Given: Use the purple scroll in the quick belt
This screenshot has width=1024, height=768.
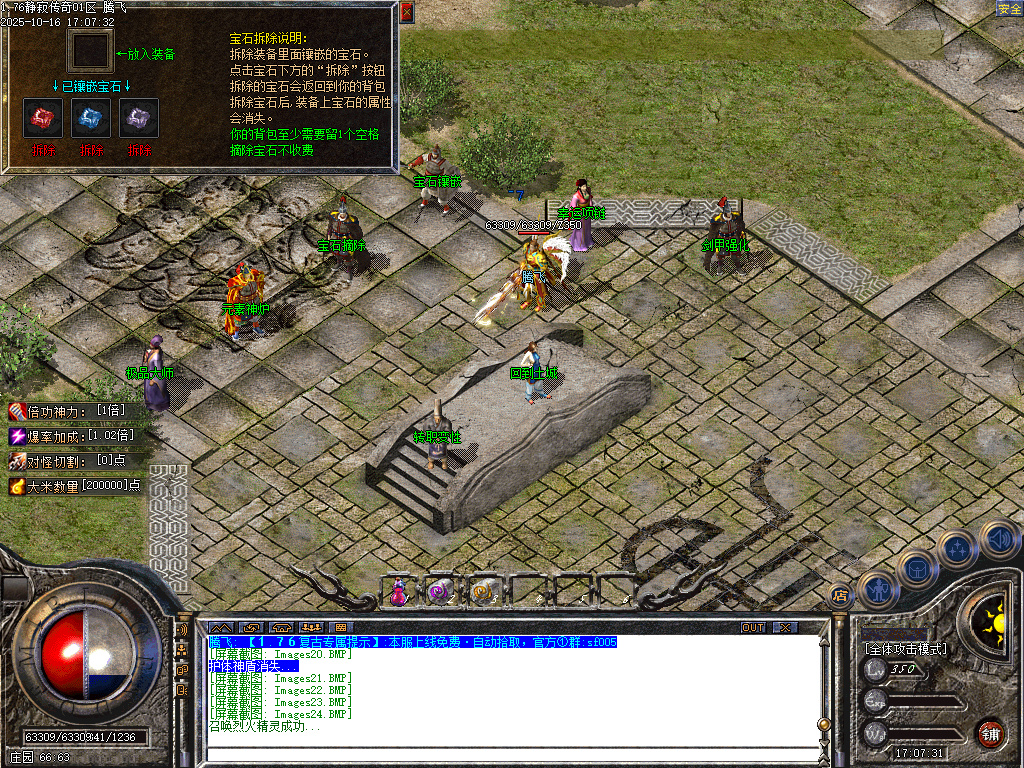Looking at the screenshot, I should point(442,591).
